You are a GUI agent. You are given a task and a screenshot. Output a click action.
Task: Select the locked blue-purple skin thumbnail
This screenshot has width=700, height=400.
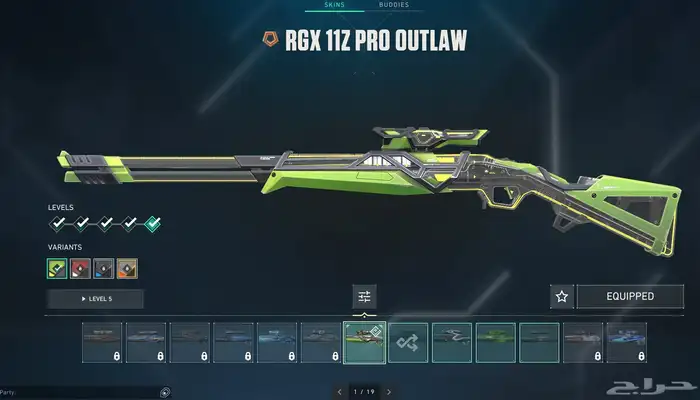tap(627, 342)
